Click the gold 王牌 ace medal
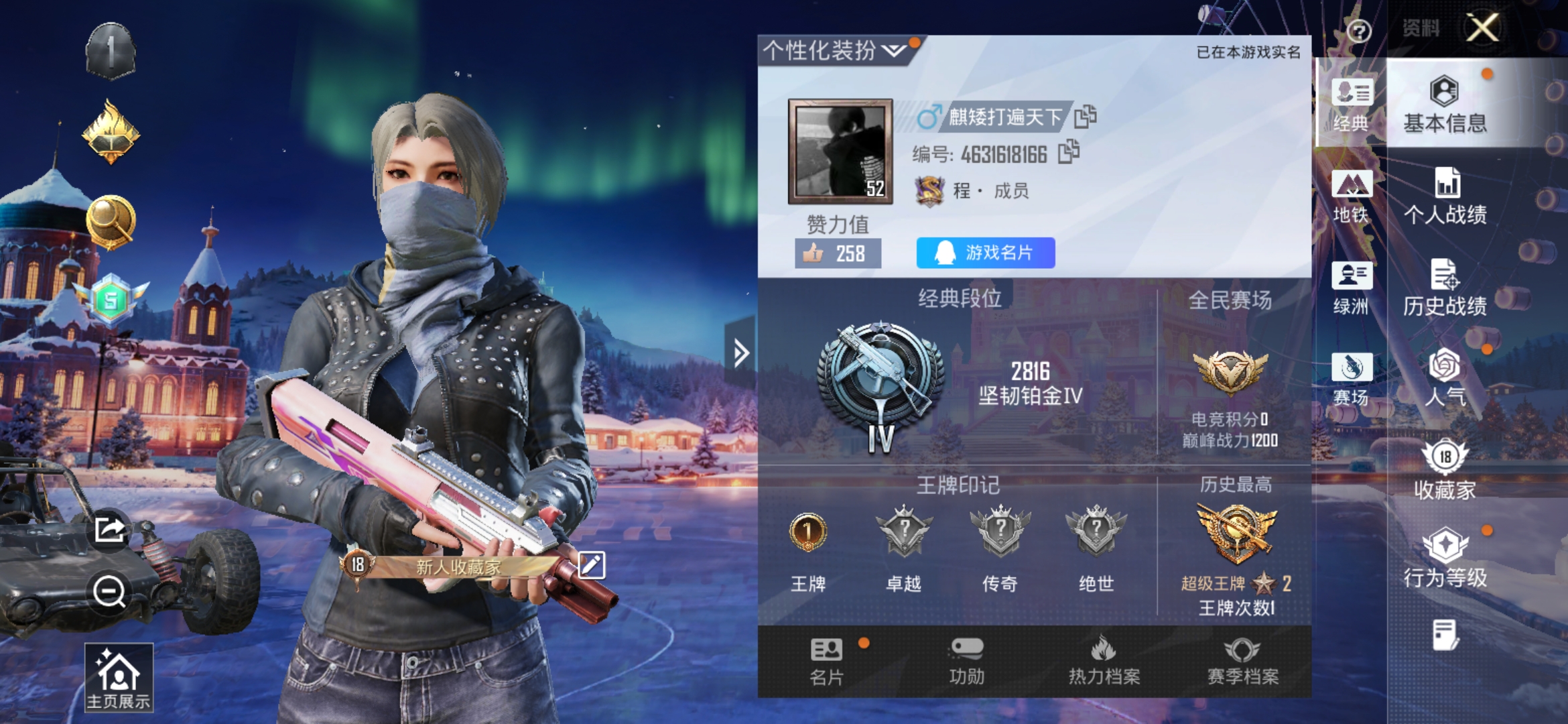The height and width of the screenshot is (724, 1568). (x=807, y=530)
